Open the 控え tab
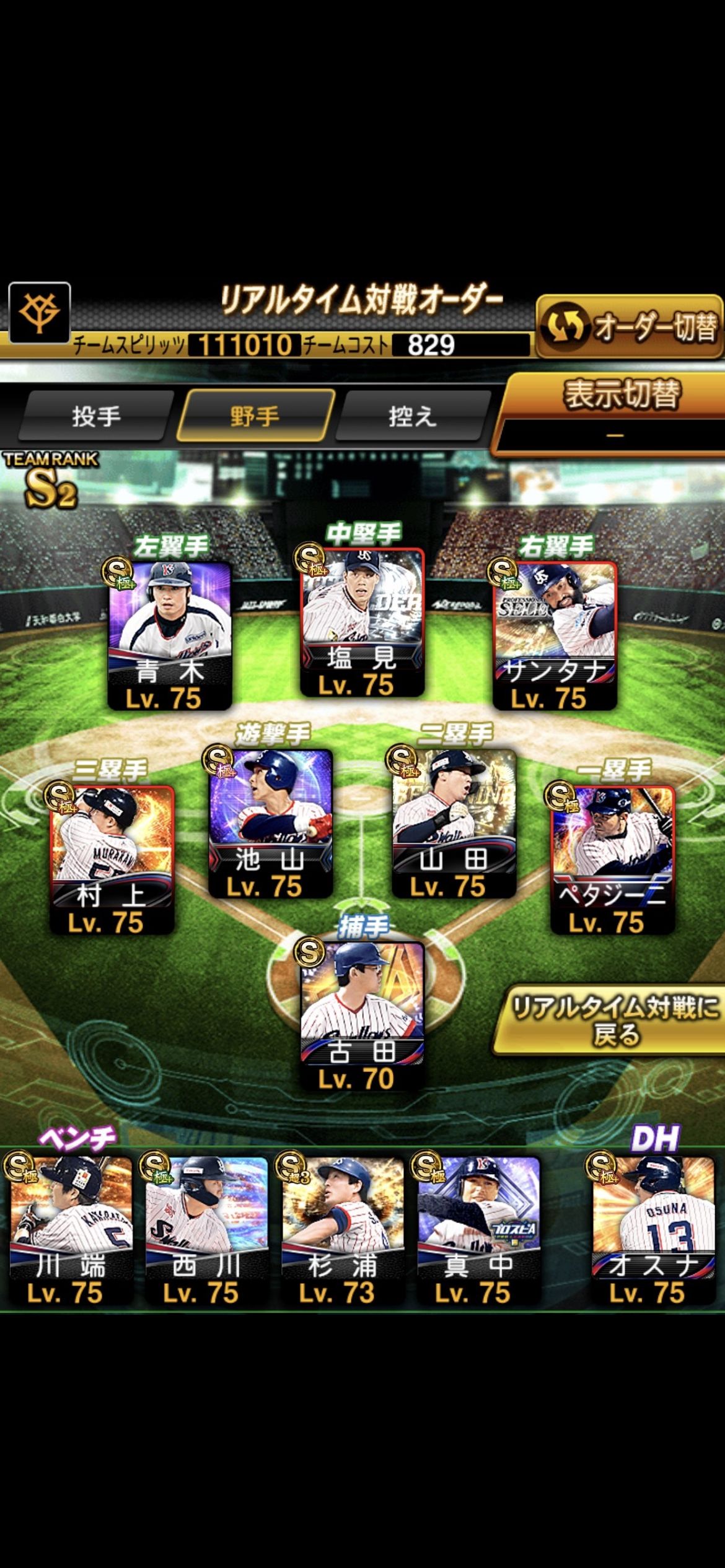Image resolution: width=725 pixels, height=1568 pixels. pos(413,416)
